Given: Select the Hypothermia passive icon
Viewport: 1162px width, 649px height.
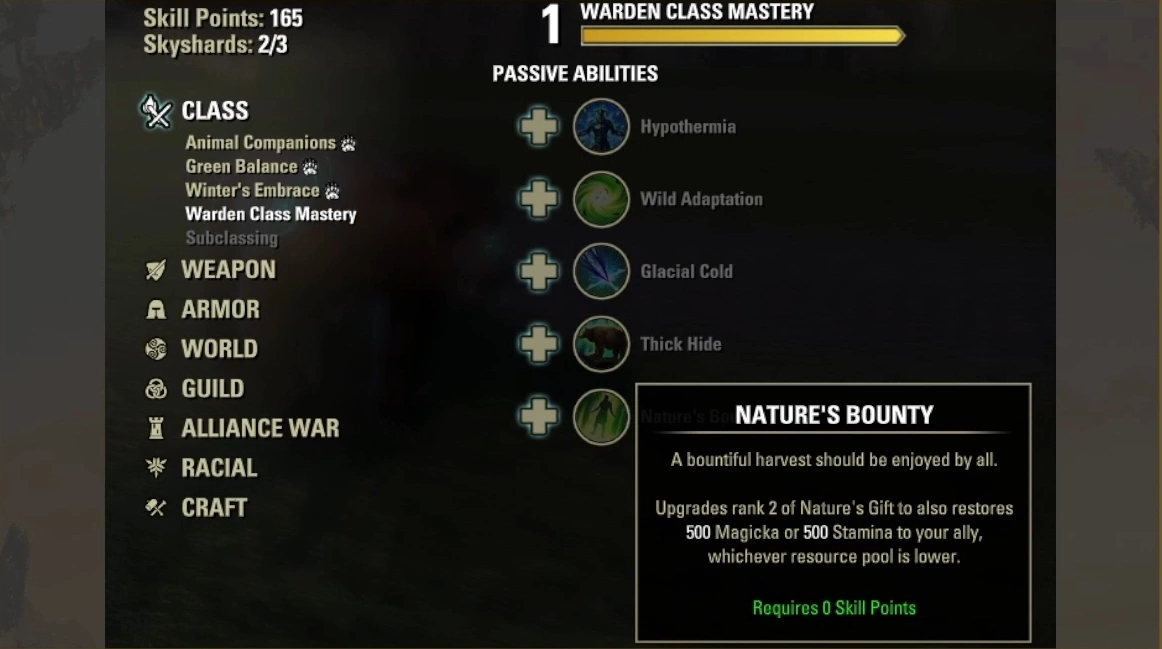Looking at the screenshot, I should [601, 127].
